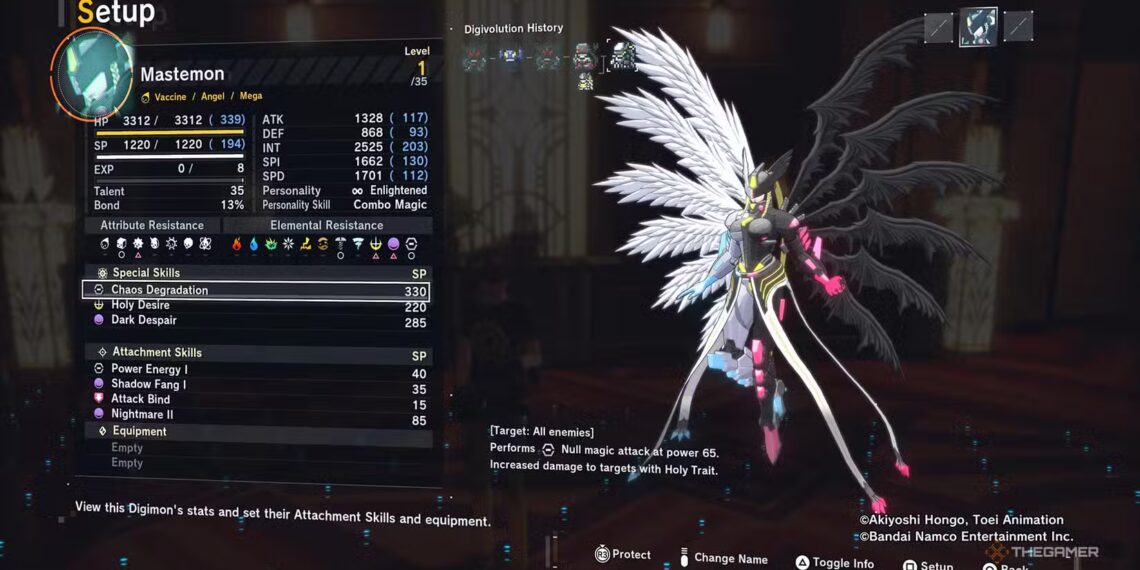The width and height of the screenshot is (1140, 570).
Task: Highlight the Dark Despair skill row
Action: [143, 321]
